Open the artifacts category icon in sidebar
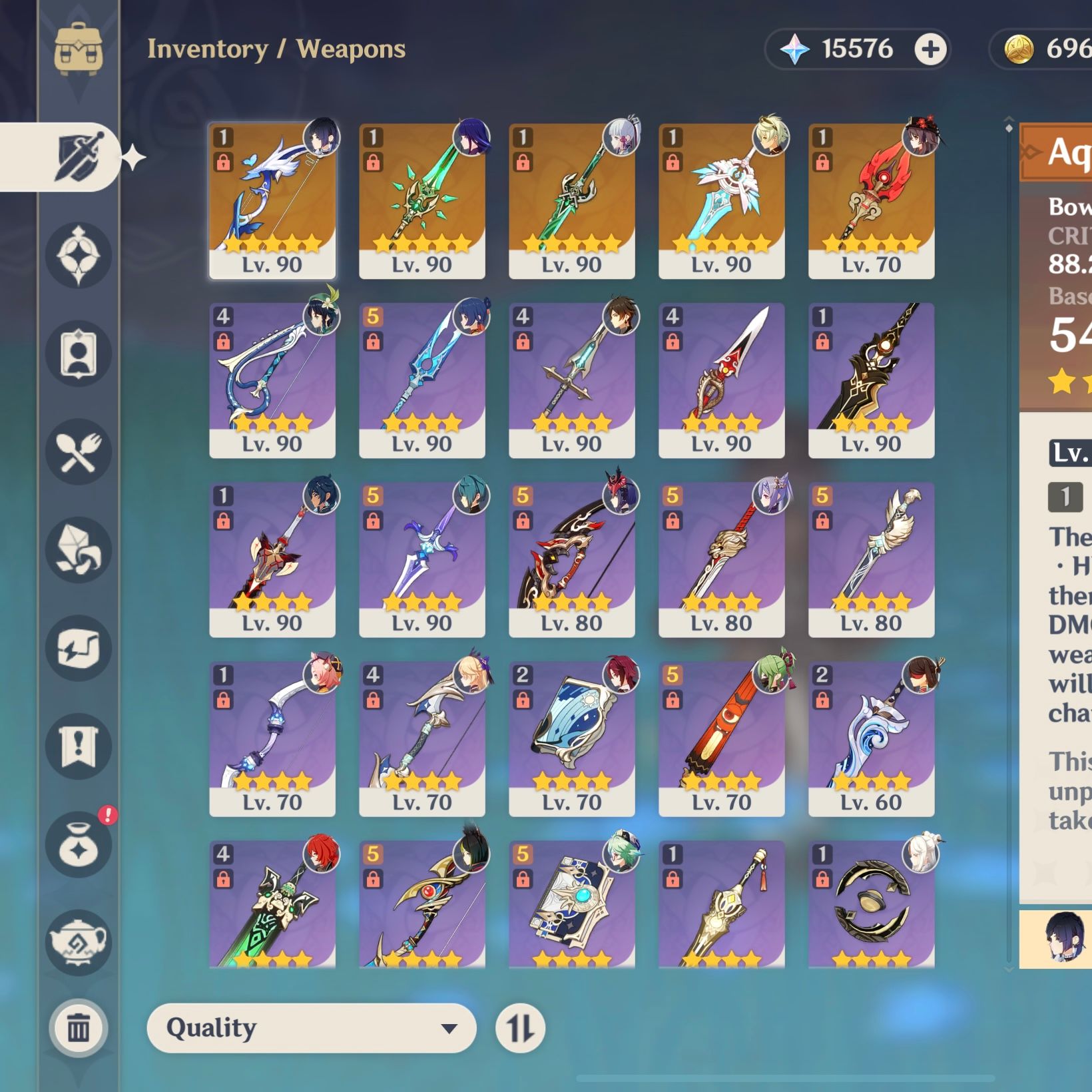 pos(79,256)
